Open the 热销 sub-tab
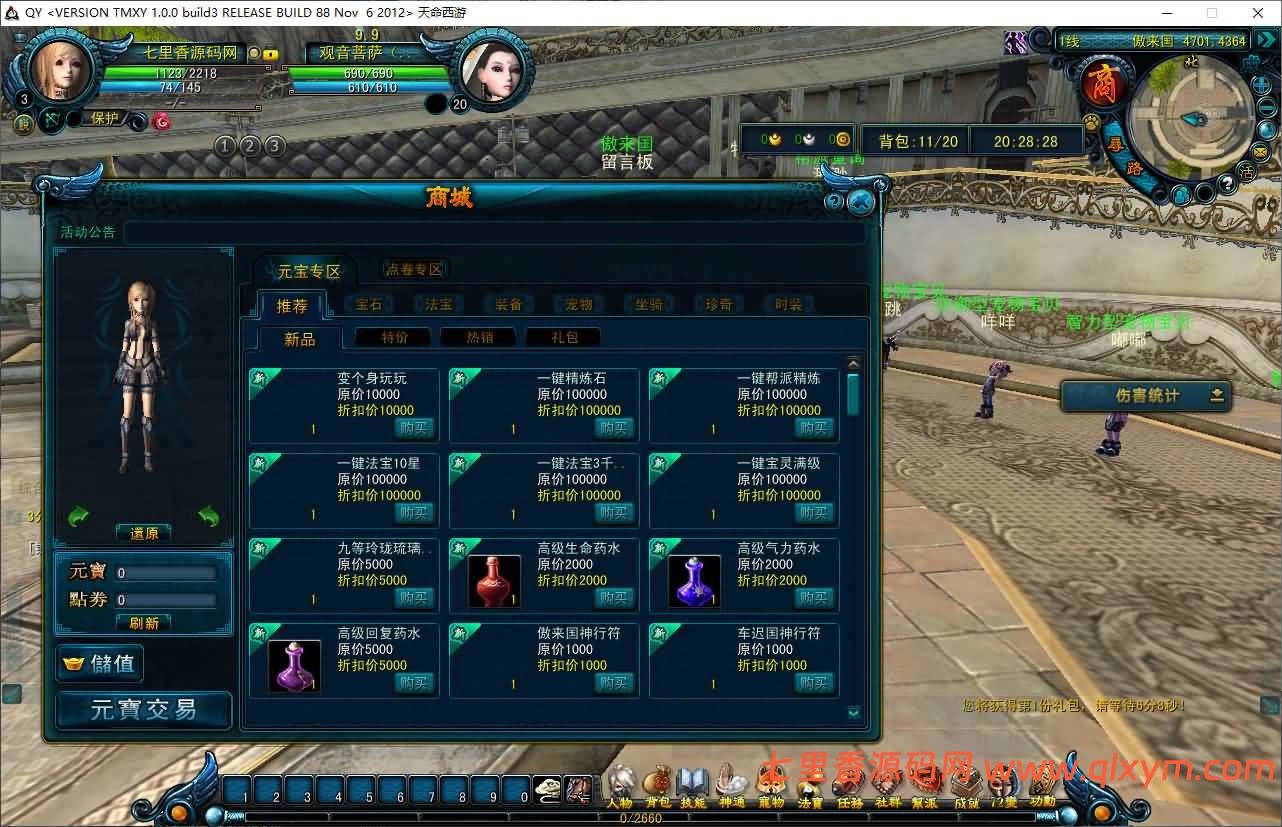Screen dimensions: 1282x827 click(x=478, y=338)
